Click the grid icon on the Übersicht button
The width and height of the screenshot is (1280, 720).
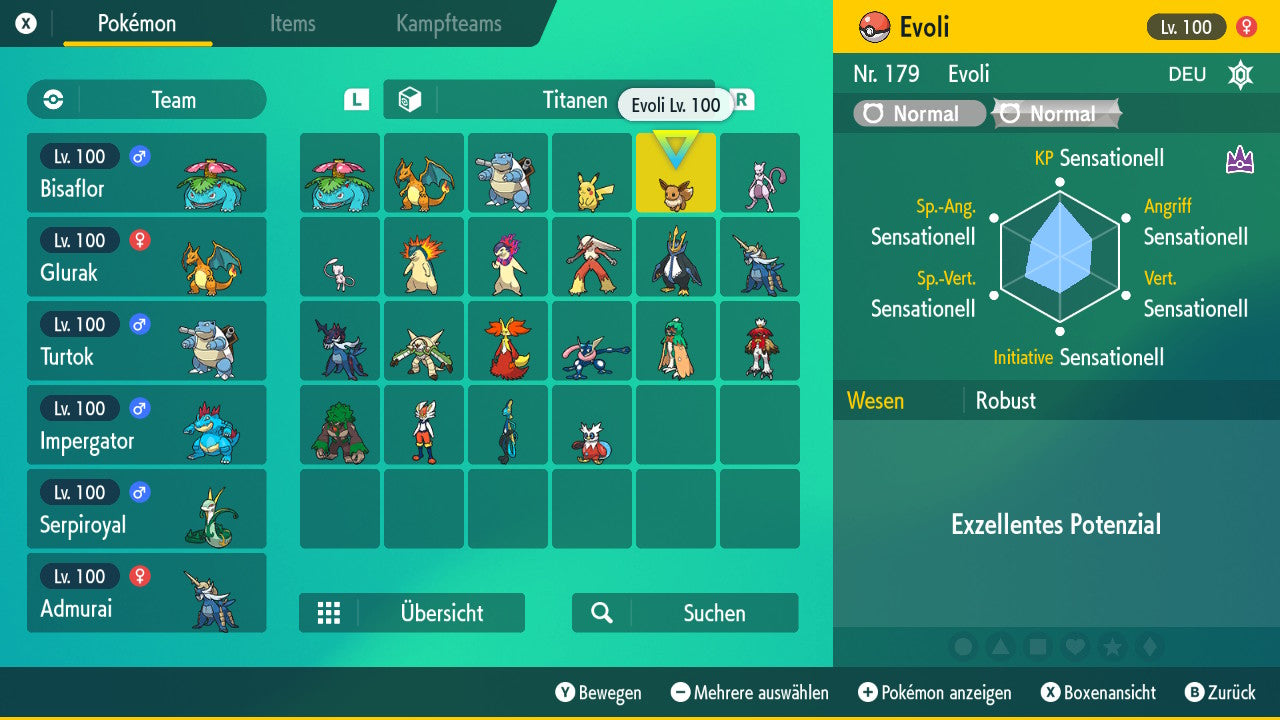point(329,613)
